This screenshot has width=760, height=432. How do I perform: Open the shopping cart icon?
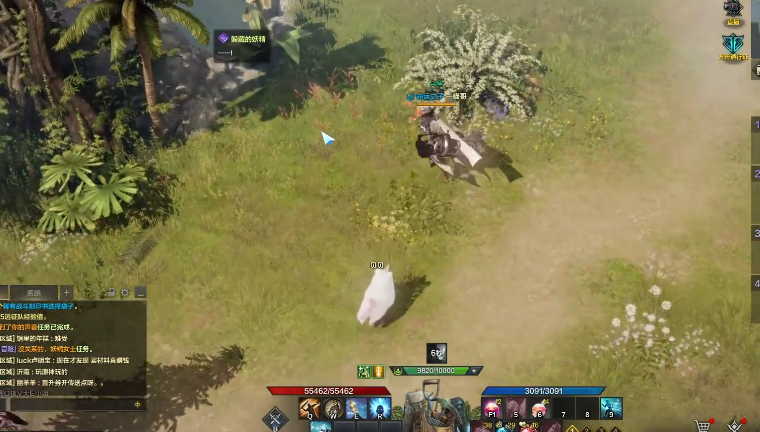pos(703,425)
